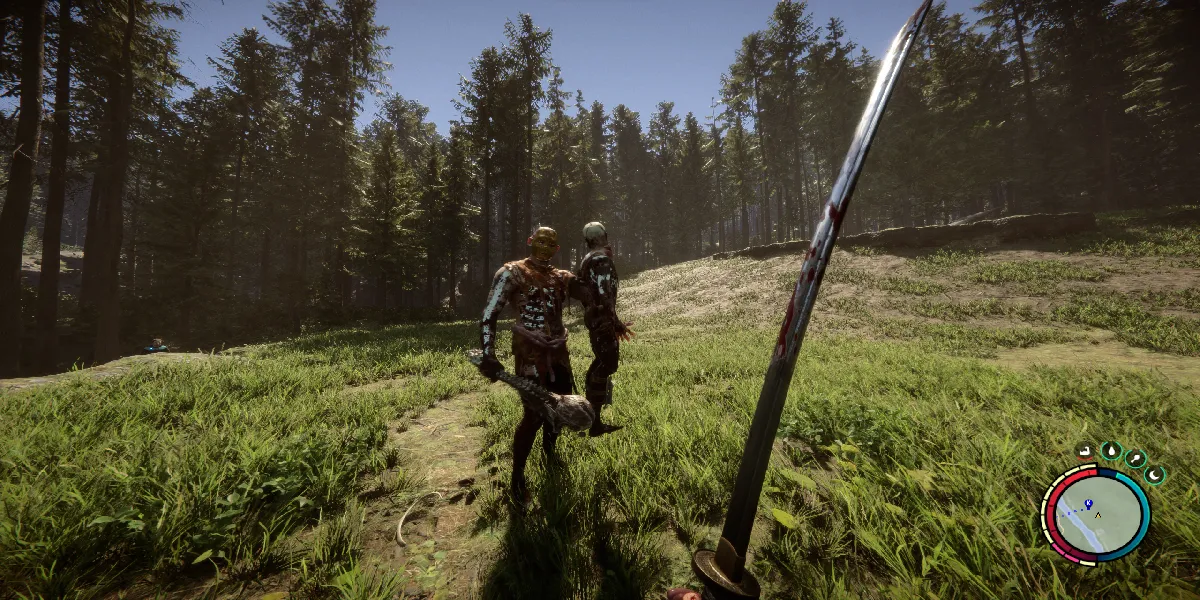Click the drumstick hunger icon

1135,458
